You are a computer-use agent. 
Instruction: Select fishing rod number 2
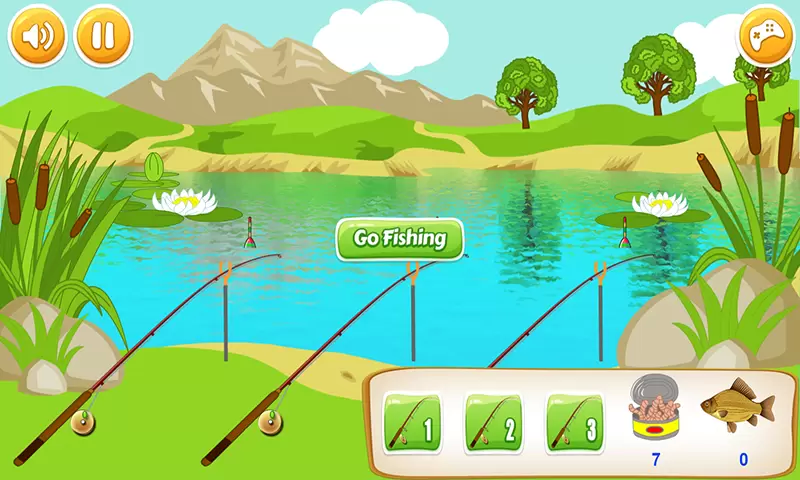pos(494,422)
